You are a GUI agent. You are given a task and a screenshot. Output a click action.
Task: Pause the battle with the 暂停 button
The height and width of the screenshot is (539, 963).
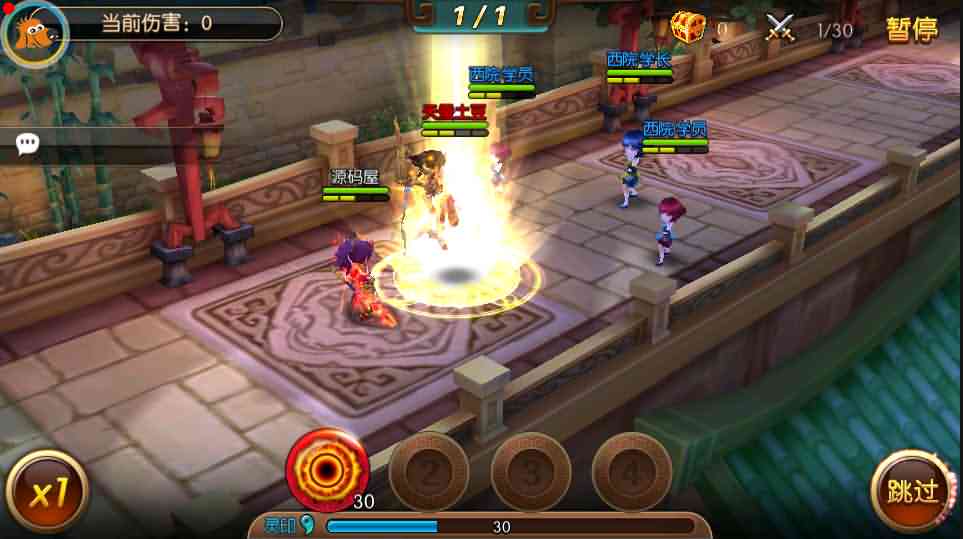tap(911, 29)
